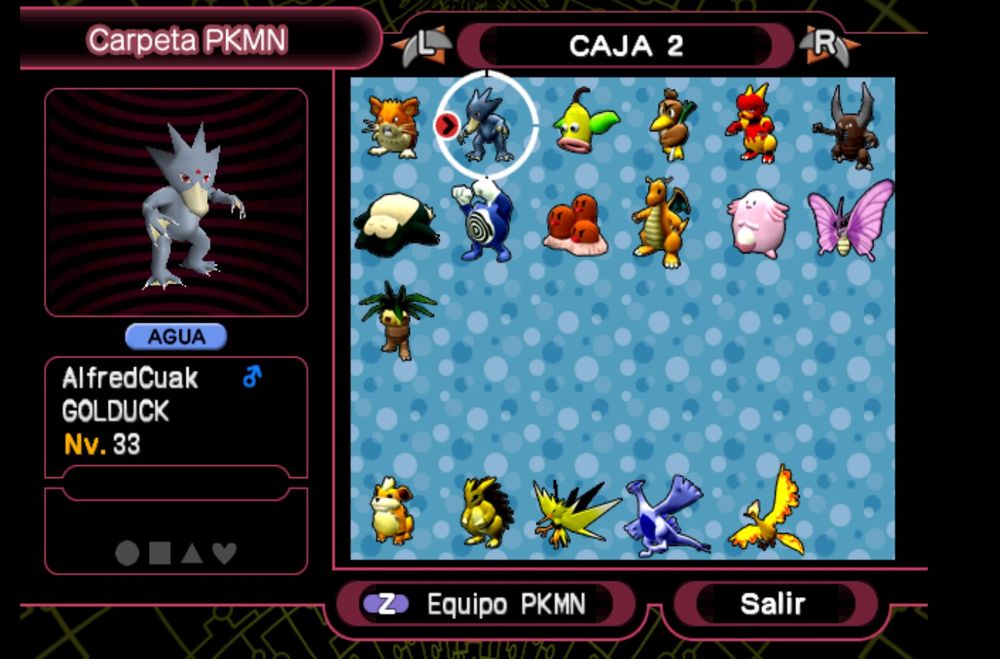Choose the Farfetch'd box slot
Screen dimensions: 1000x659
672,125
